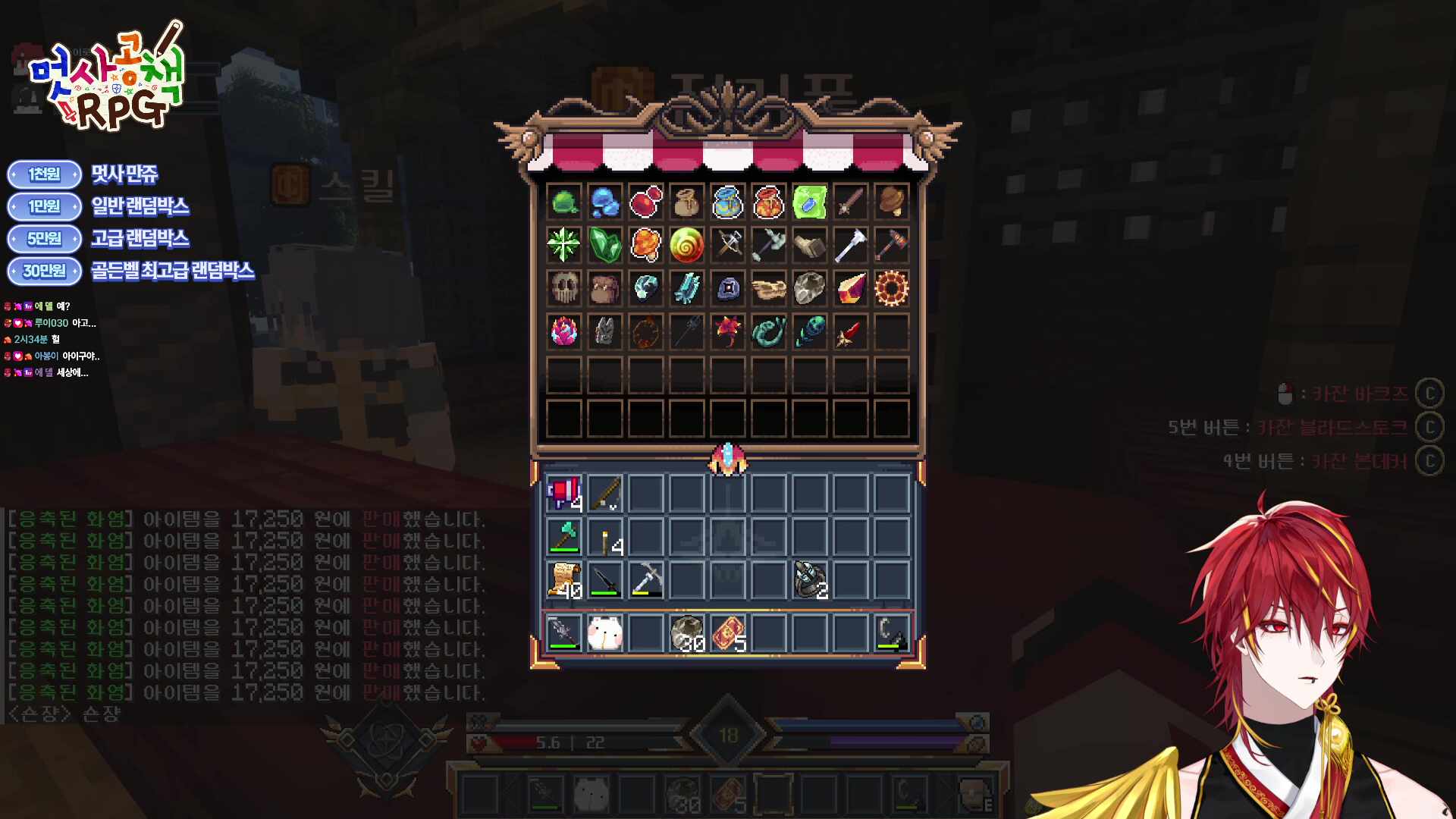Select the green slime item in shop
Screen dimensions: 1456x819
tap(564, 202)
